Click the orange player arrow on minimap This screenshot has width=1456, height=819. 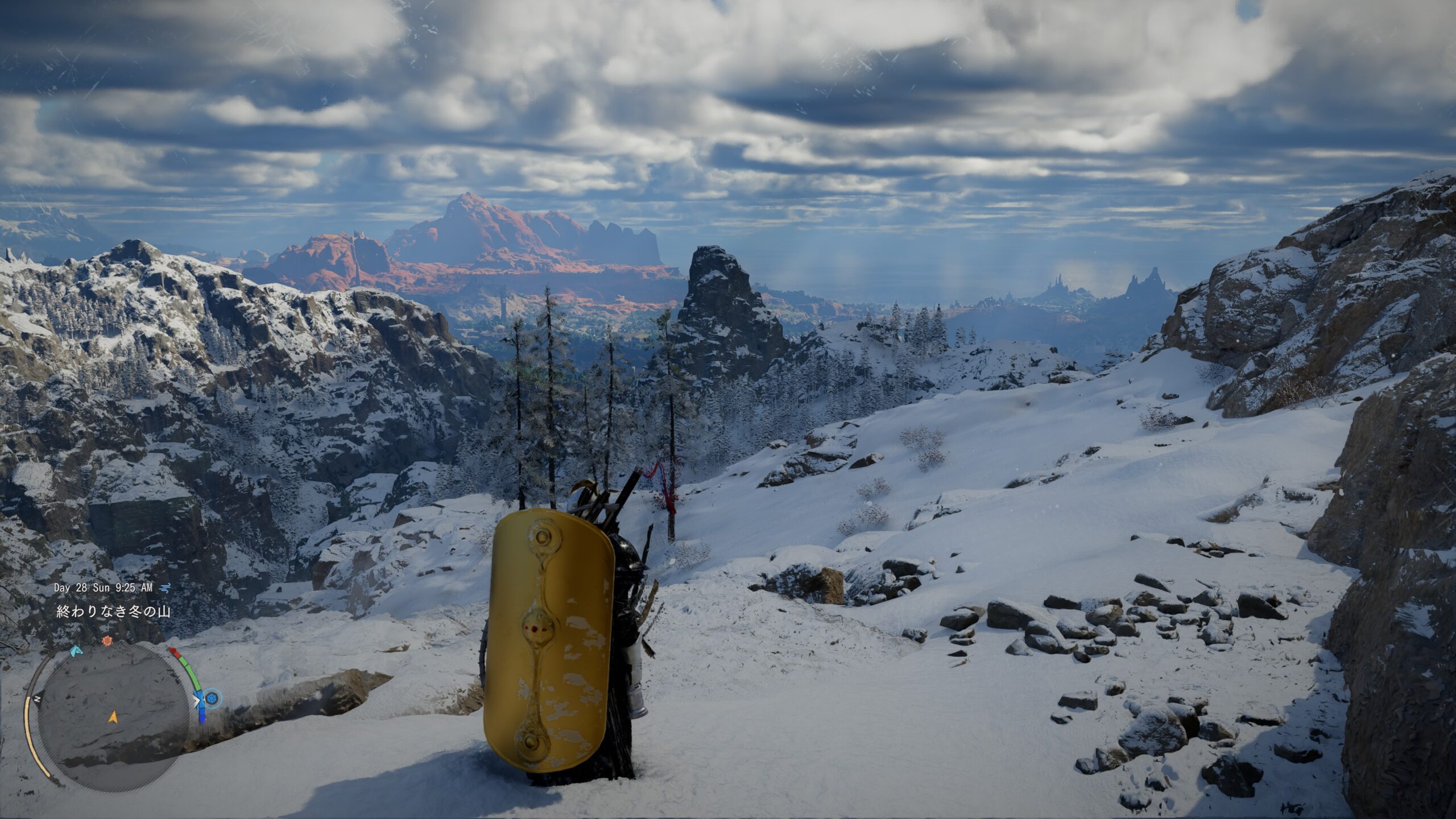(113, 718)
